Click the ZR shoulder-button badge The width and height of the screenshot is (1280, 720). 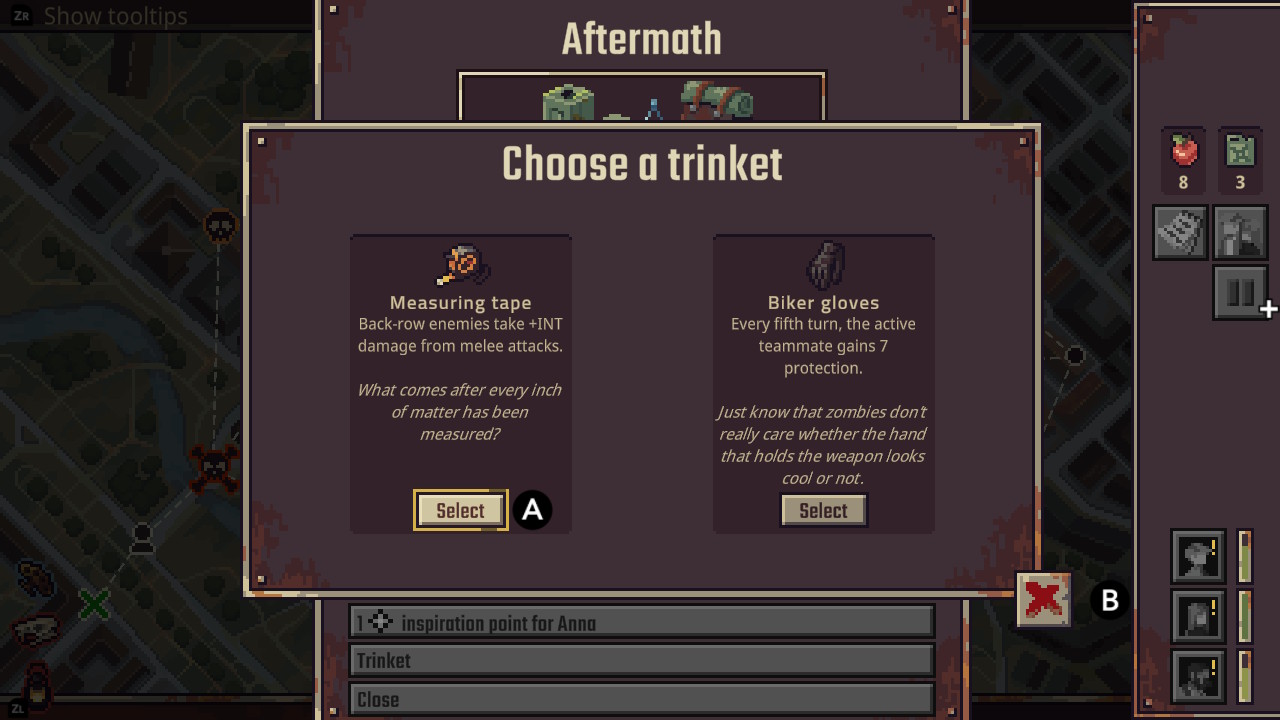tap(20, 15)
